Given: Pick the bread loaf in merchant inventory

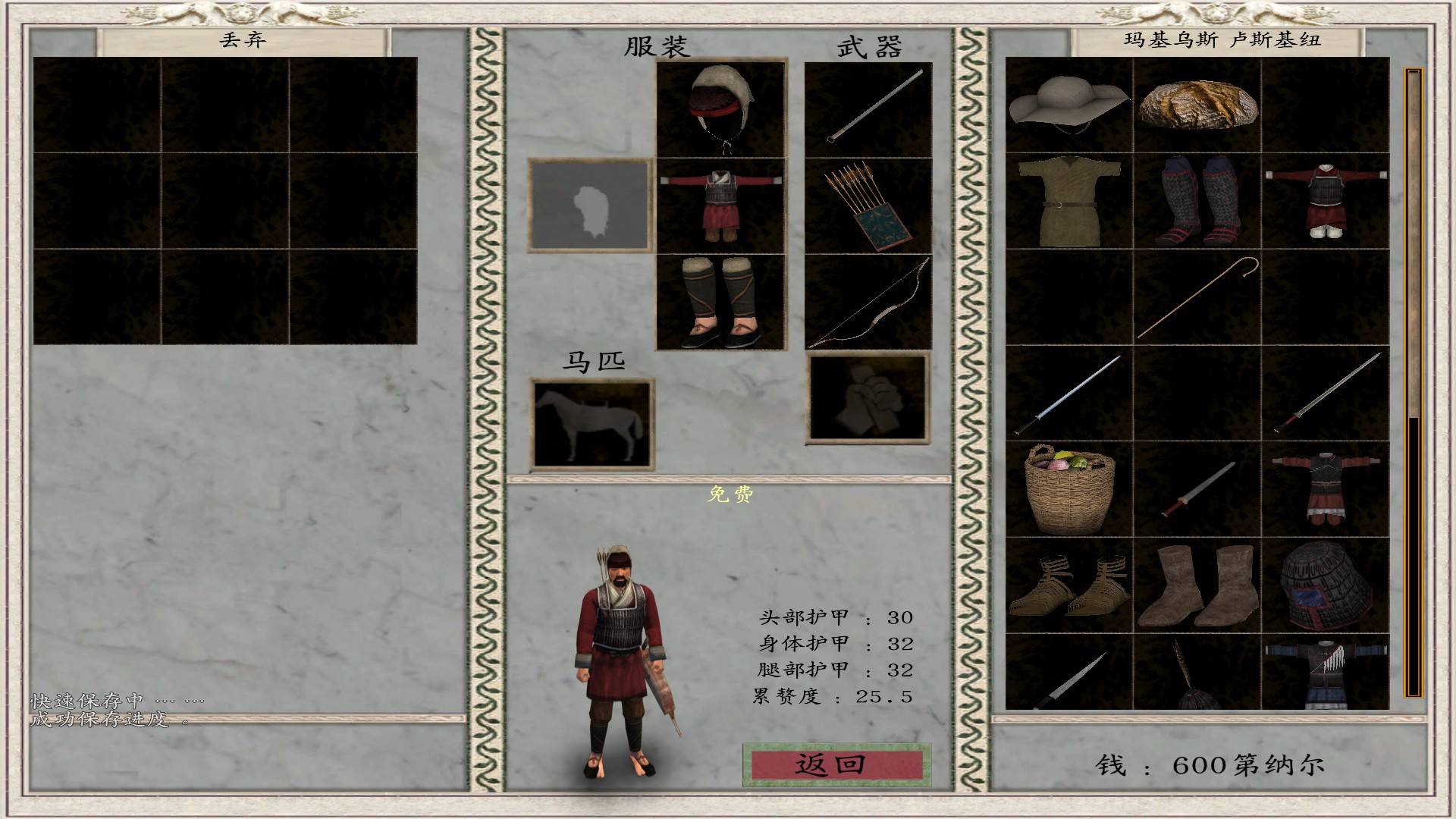Looking at the screenshot, I should coord(1197,105).
